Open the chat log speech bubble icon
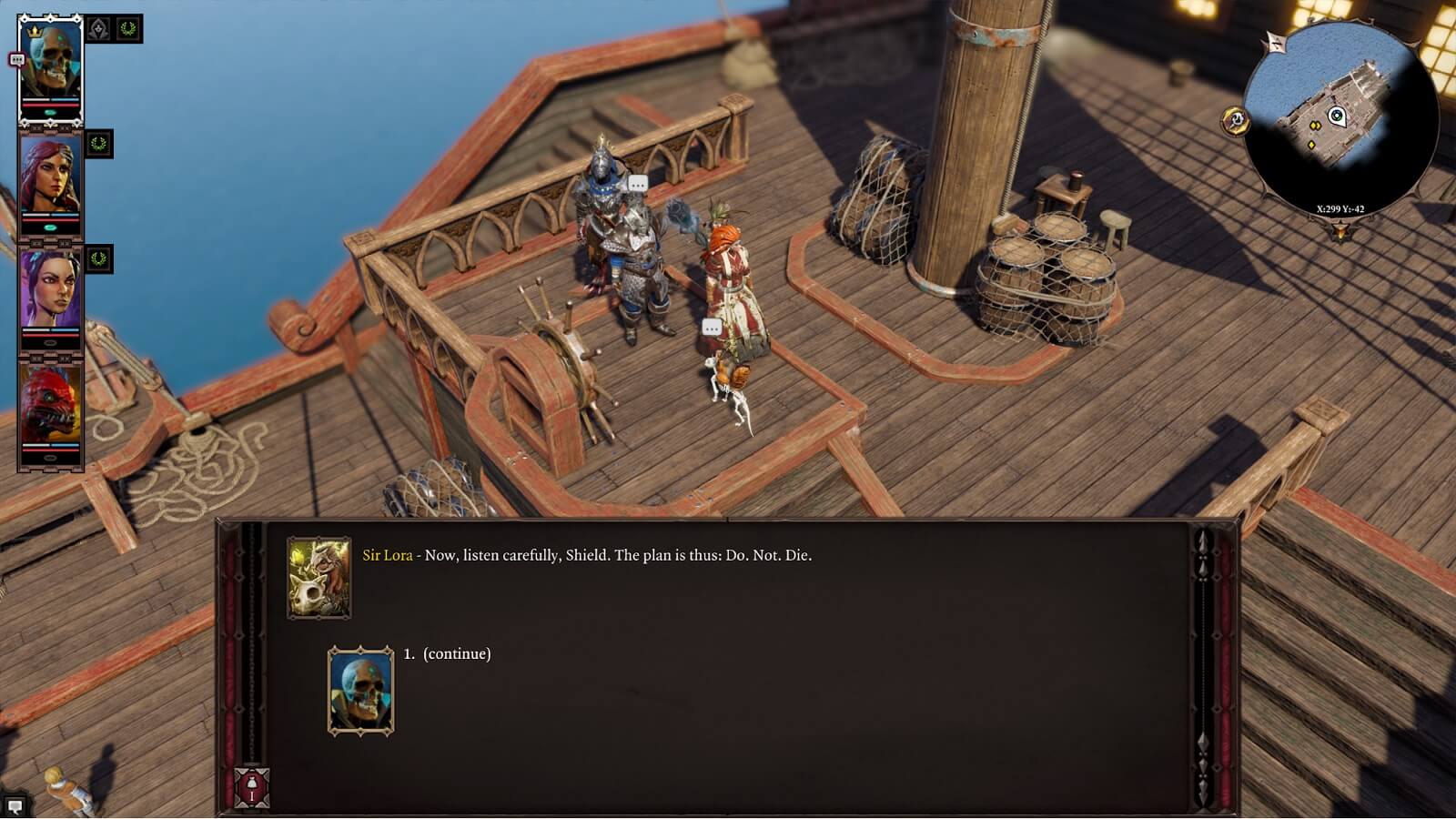1456x819 pixels. [15, 805]
